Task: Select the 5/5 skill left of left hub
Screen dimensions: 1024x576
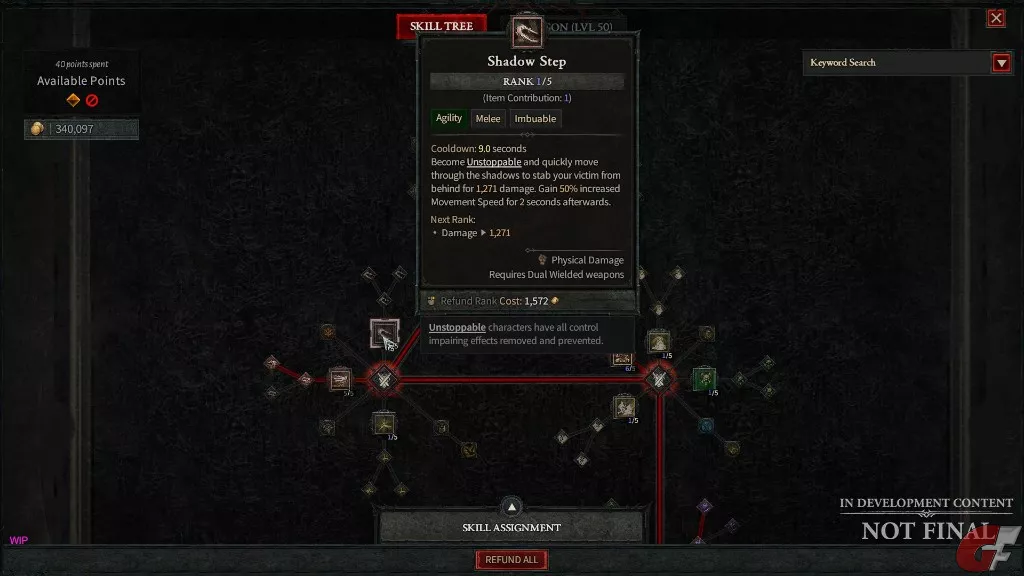Action: pyautogui.click(x=340, y=379)
